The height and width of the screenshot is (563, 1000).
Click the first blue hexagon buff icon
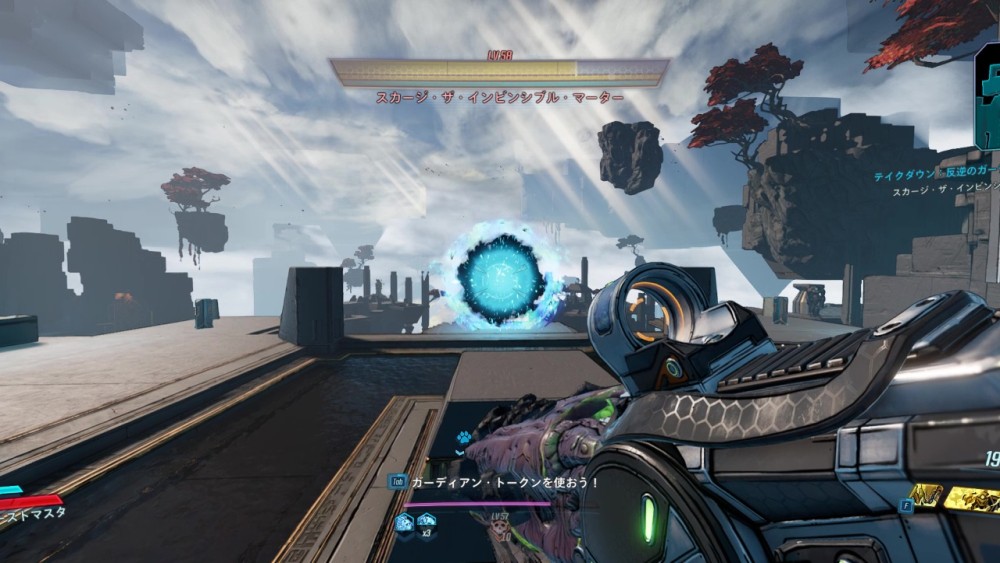[x=404, y=522]
